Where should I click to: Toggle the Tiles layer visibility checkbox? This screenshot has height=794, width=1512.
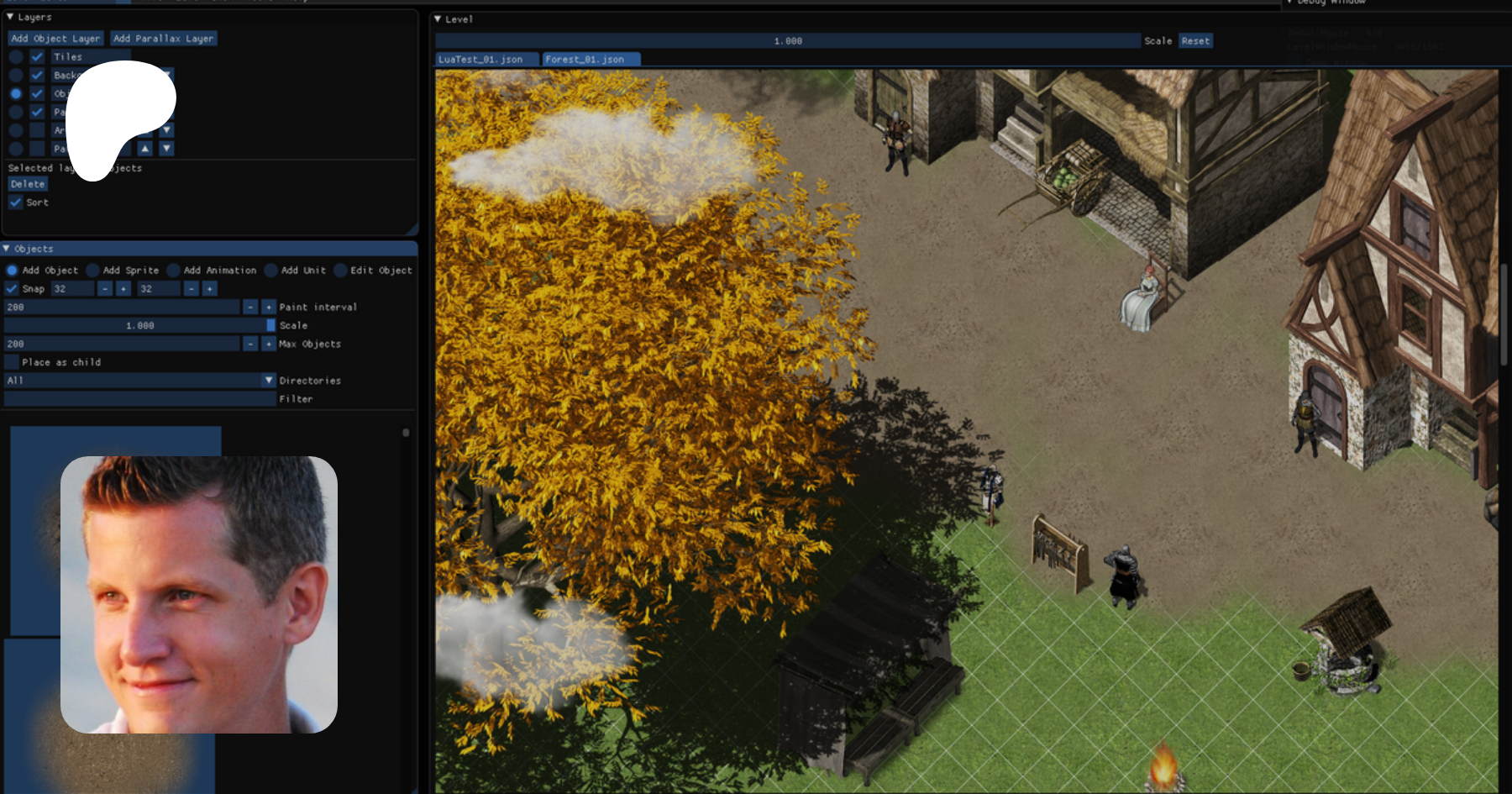pos(37,57)
